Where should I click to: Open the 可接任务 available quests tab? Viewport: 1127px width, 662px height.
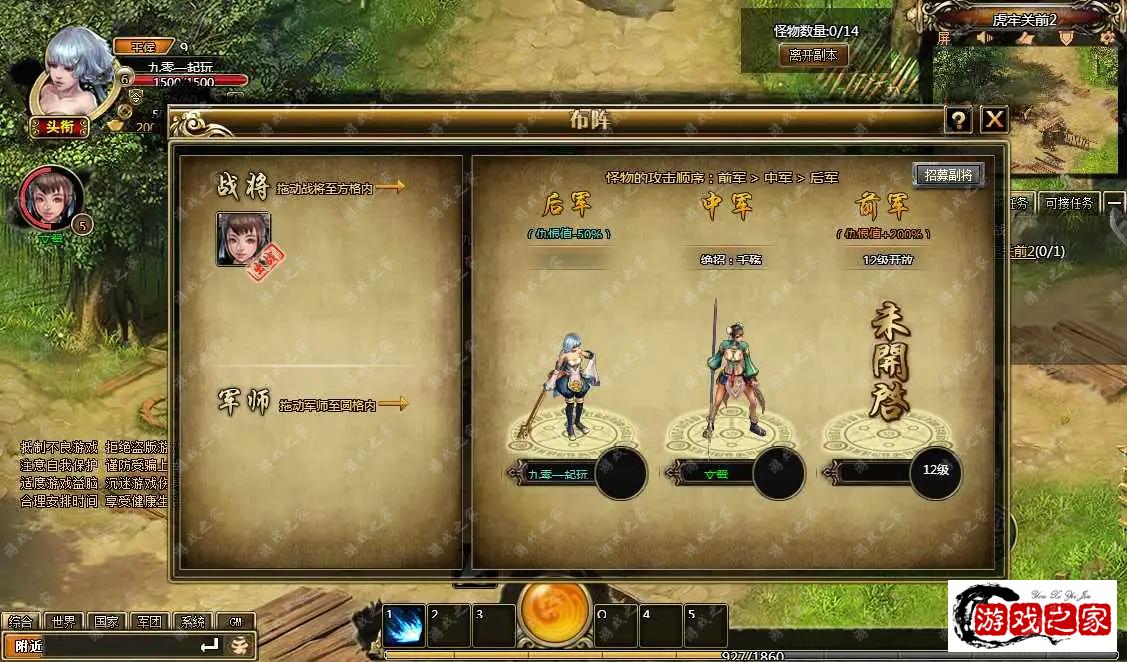pyautogui.click(x=1069, y=202)
